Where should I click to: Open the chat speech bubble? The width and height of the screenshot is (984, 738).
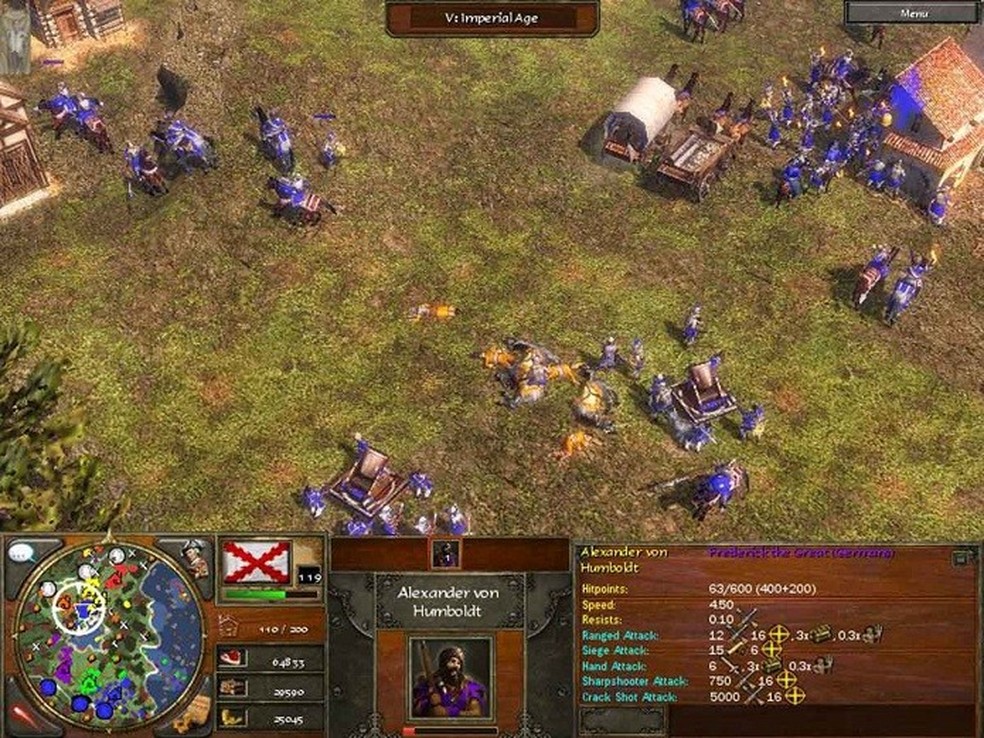(21, 553)
